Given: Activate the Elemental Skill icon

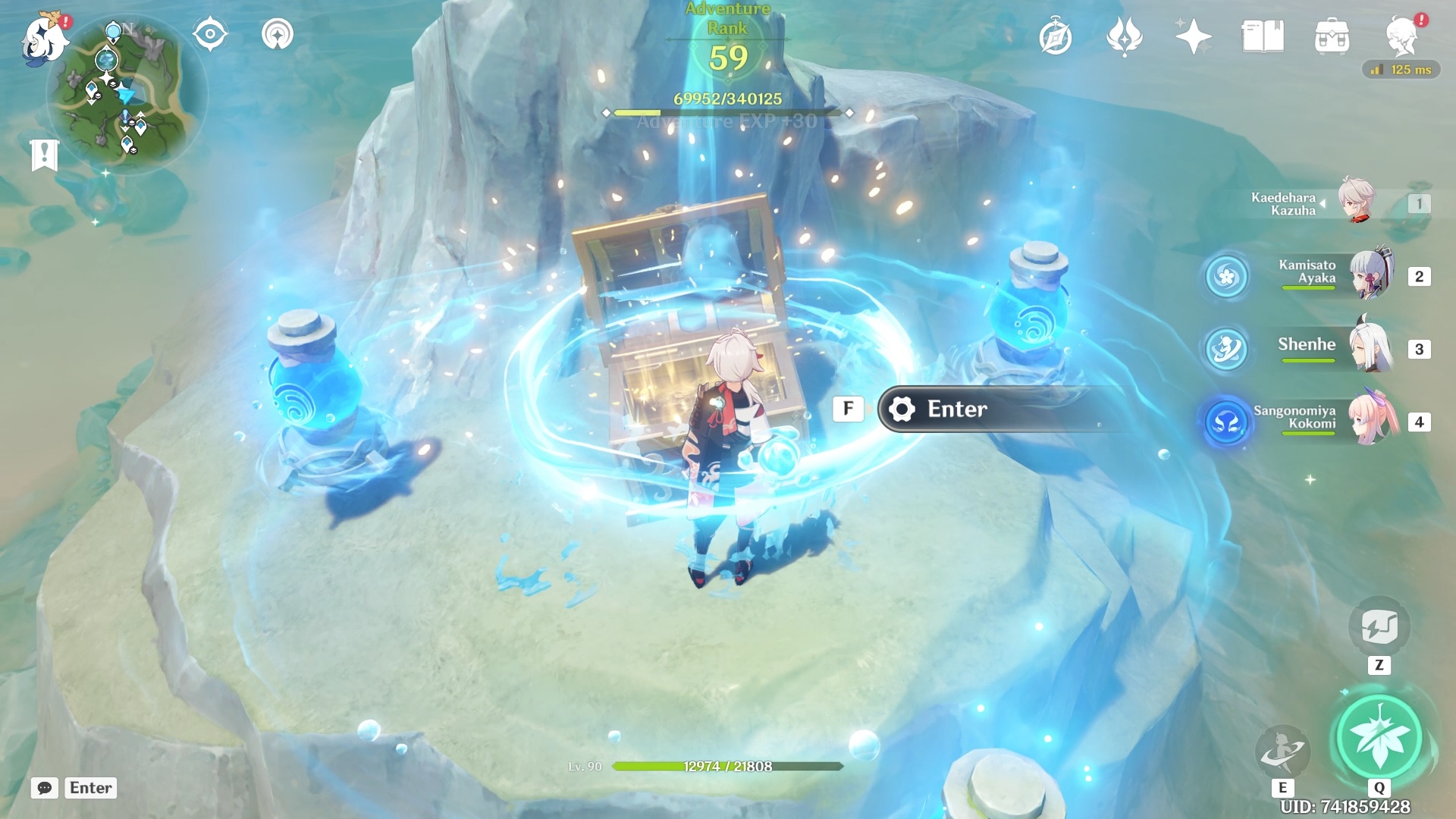Looking at the screenshot, I should pyautogui.click(x=1282, y=751).
